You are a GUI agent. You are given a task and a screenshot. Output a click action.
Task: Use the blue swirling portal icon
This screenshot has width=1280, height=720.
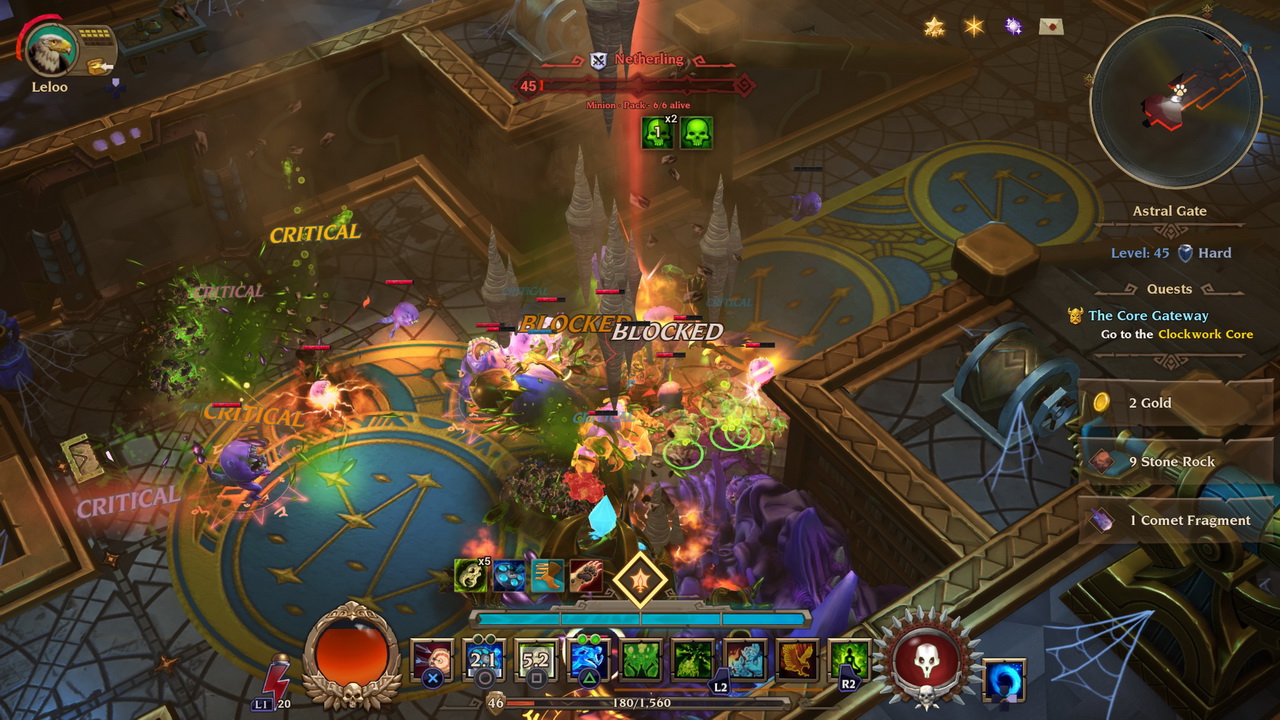[1004, 680]
